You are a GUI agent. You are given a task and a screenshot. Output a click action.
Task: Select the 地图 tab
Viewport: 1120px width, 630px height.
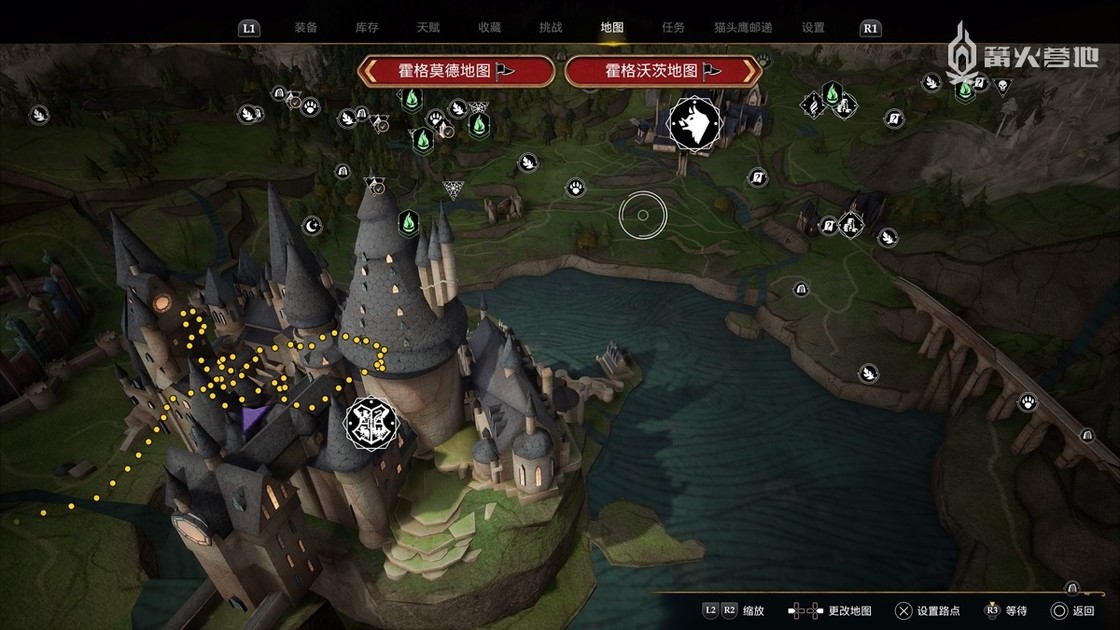tap(612, 28)
